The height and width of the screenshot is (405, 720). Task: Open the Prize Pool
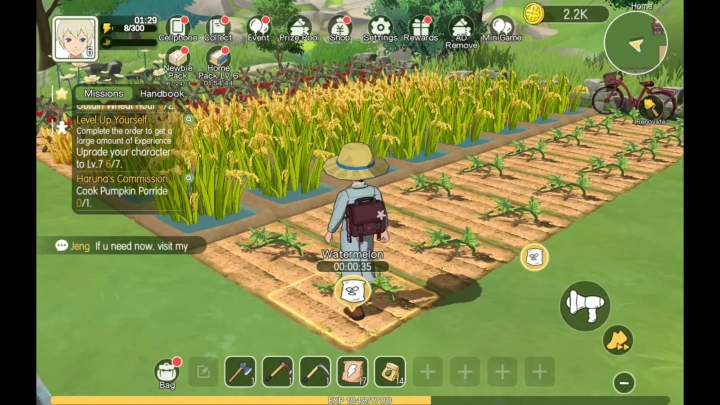coord(299,29)
